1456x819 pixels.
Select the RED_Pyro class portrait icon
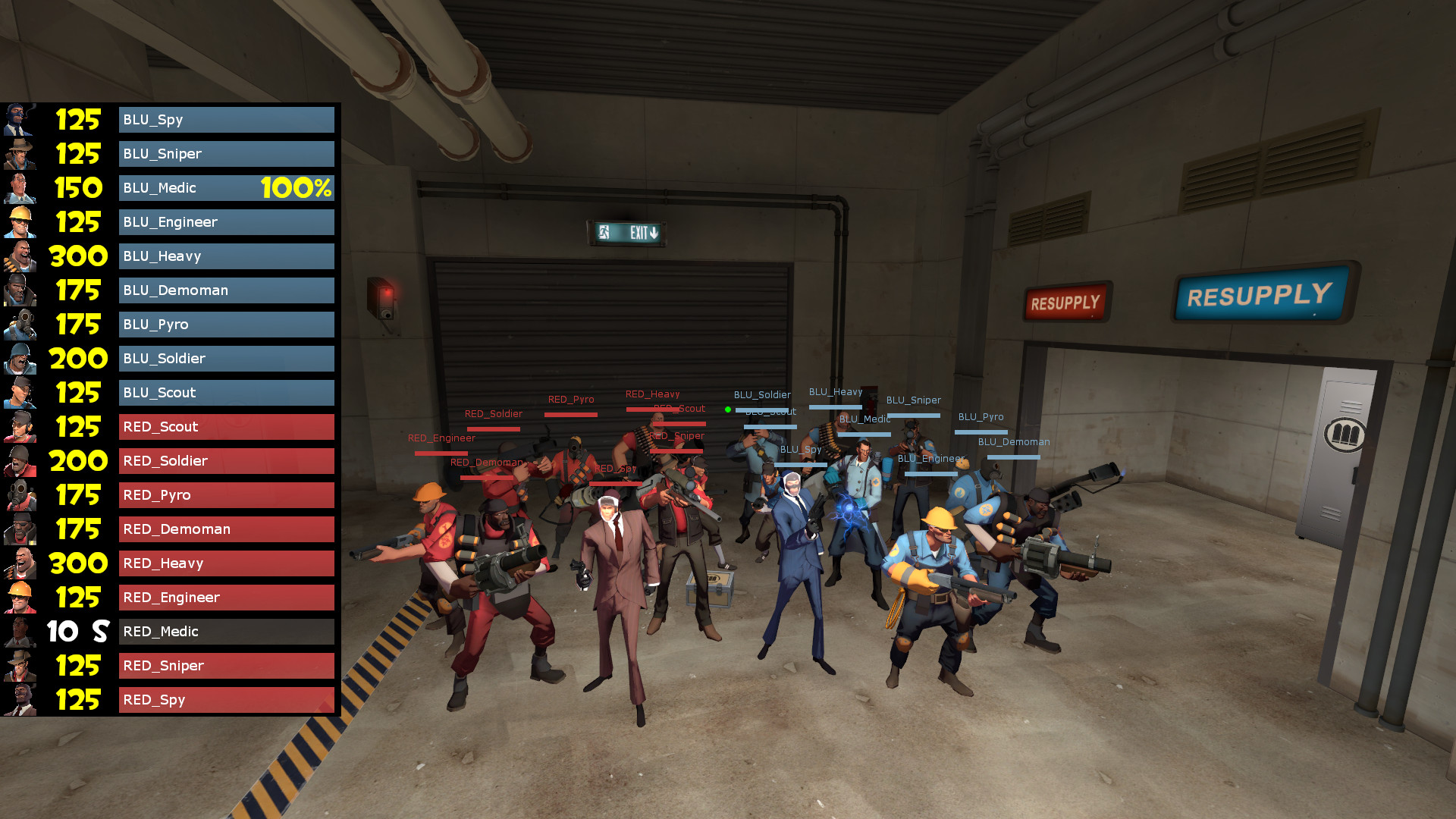pyautogui.click(x=20, y=494)
